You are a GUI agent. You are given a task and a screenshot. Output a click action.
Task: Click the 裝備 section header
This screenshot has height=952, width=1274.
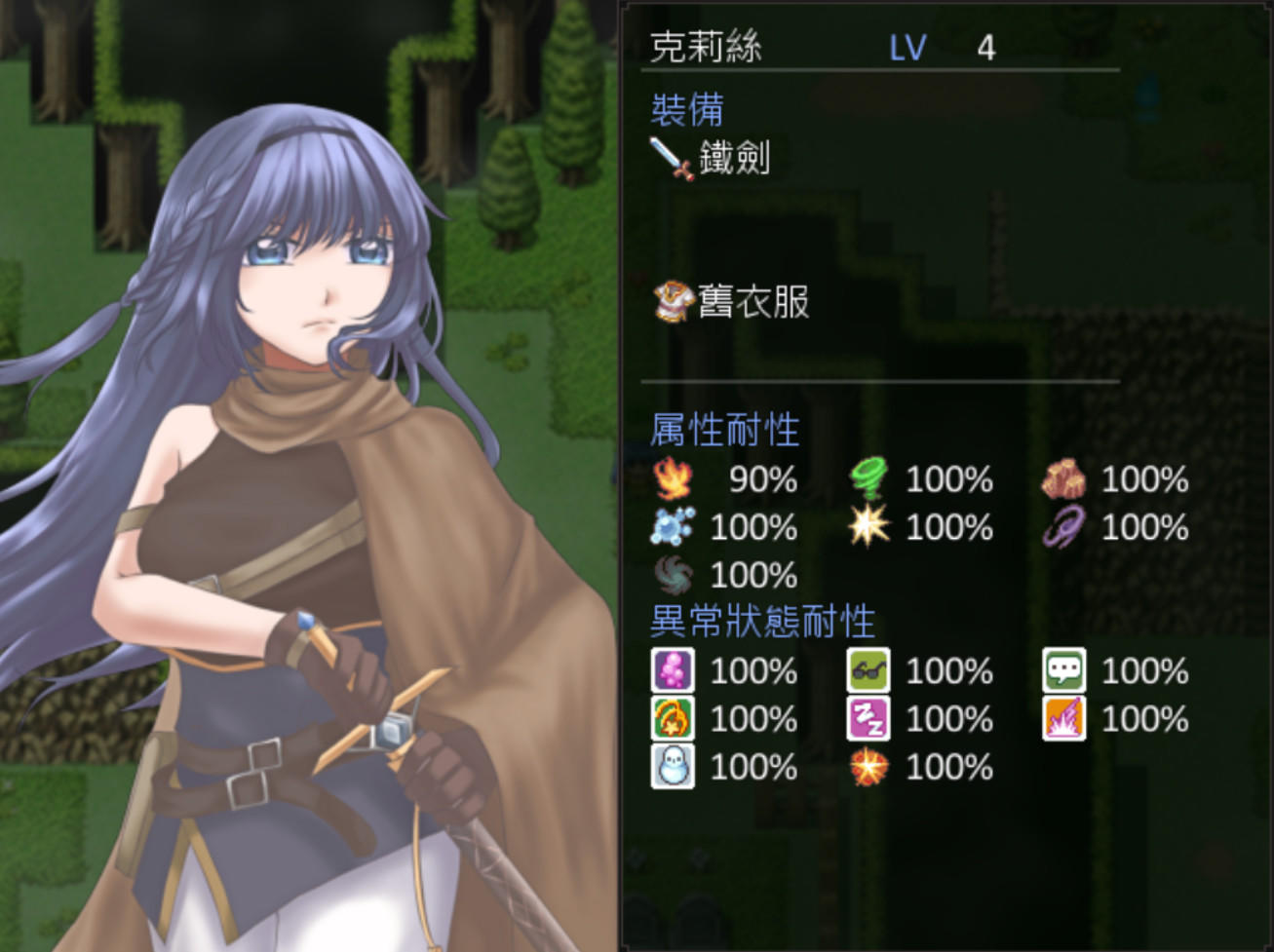[x=687, y=112]
